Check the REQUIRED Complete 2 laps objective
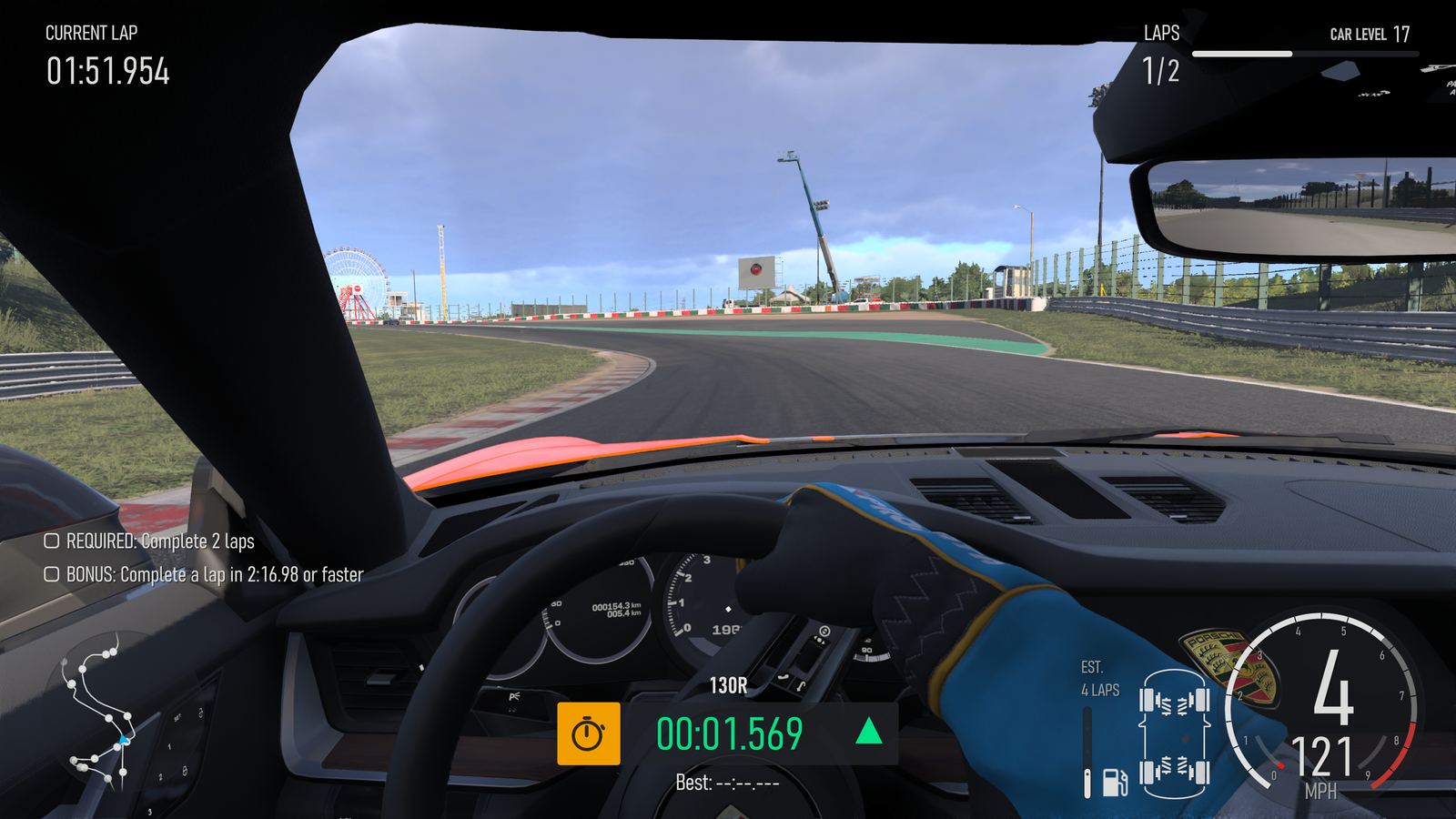The height and width of the screenshot is (819, 1456). pos(52,541)
